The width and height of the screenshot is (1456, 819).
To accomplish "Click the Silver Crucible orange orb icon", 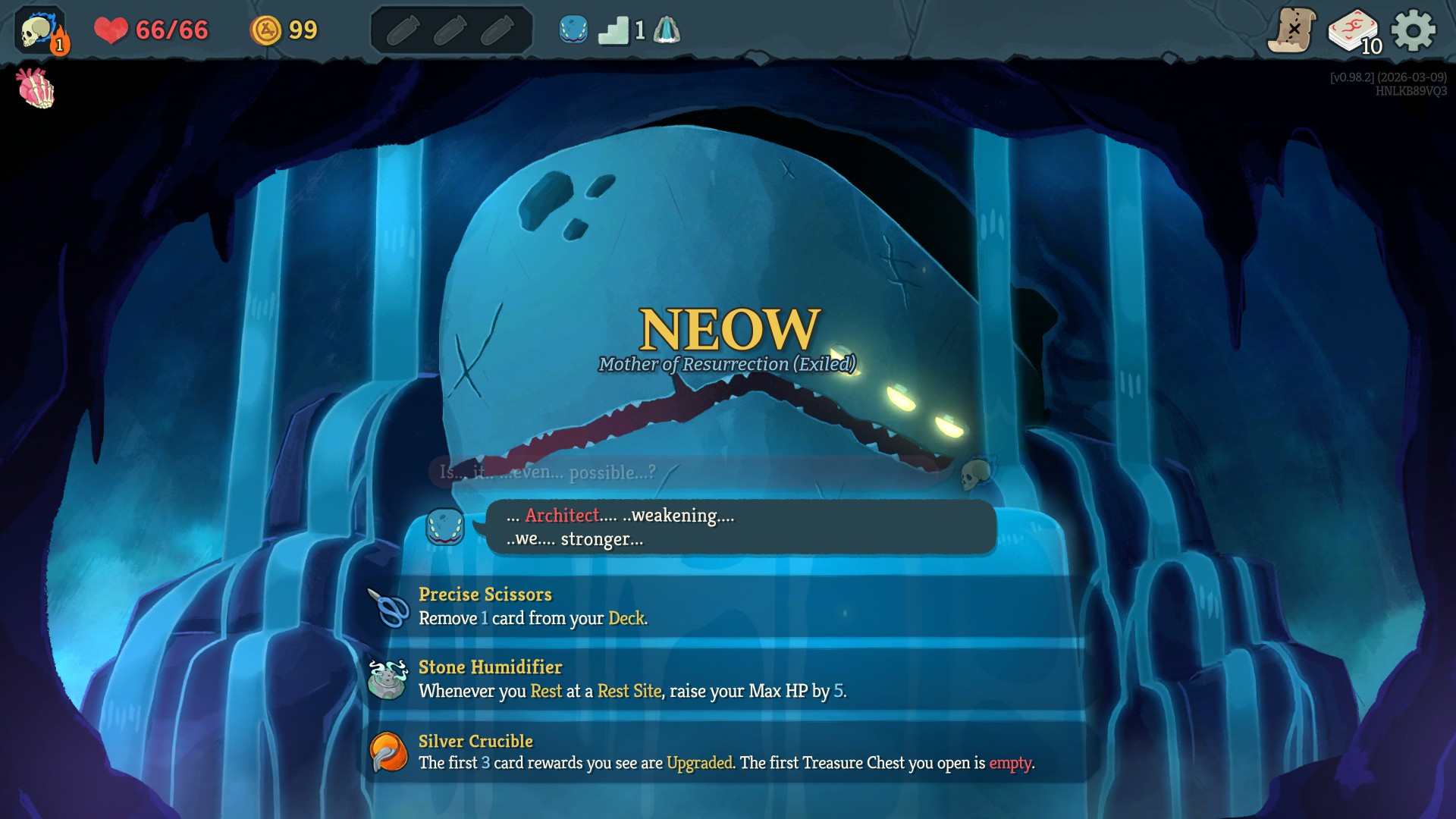I will 388,753.
